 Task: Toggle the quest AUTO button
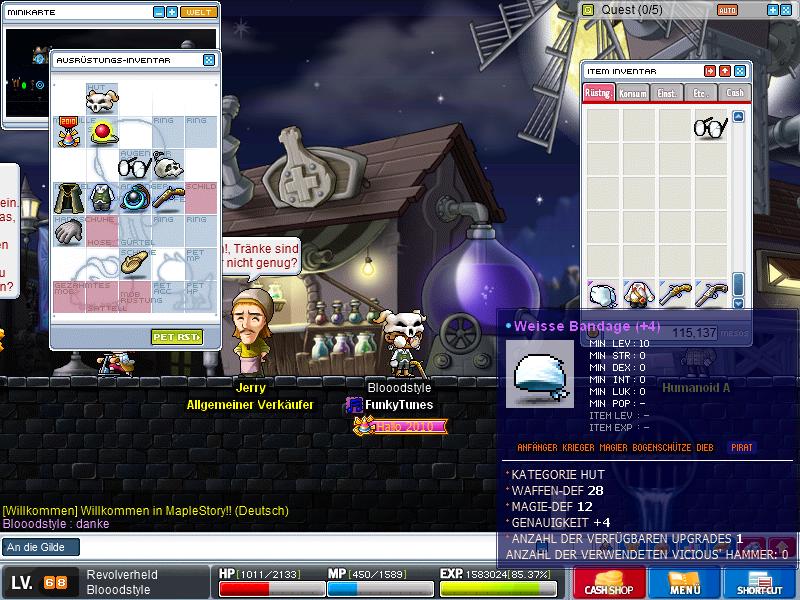pyautogui.click(x=727, y=10)
